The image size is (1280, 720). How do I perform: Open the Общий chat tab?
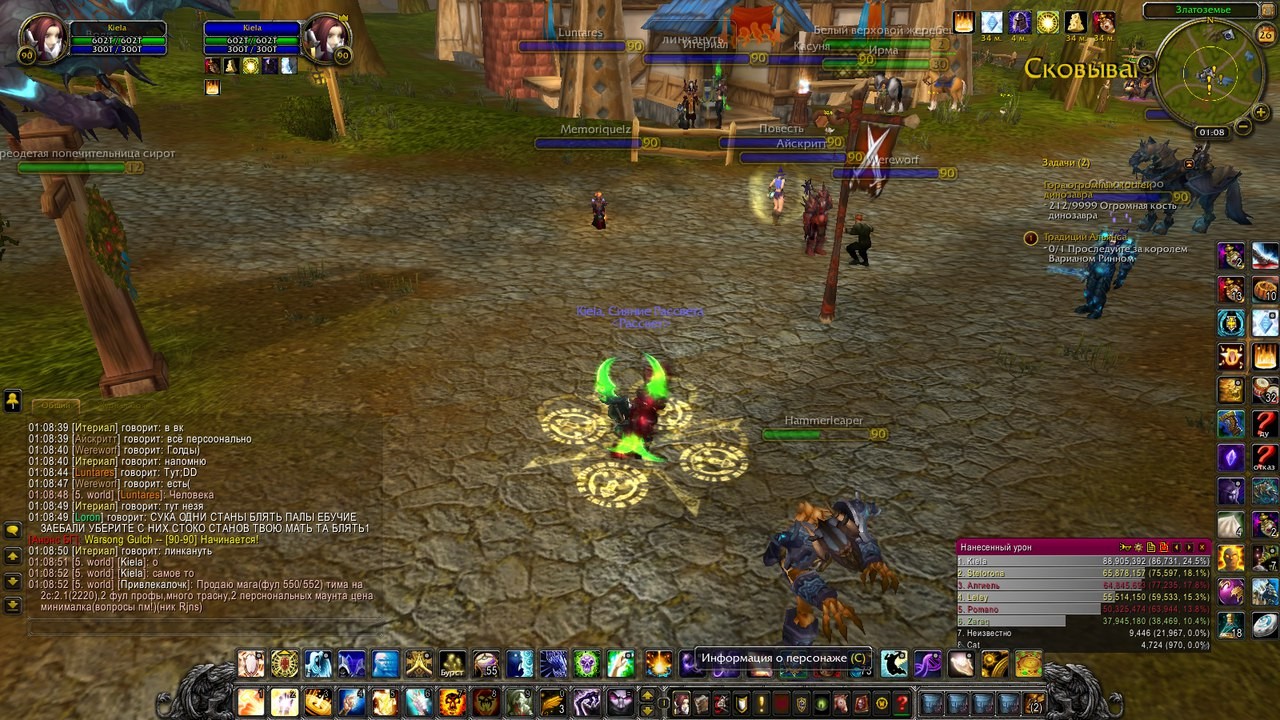click(x=56, y=405)
